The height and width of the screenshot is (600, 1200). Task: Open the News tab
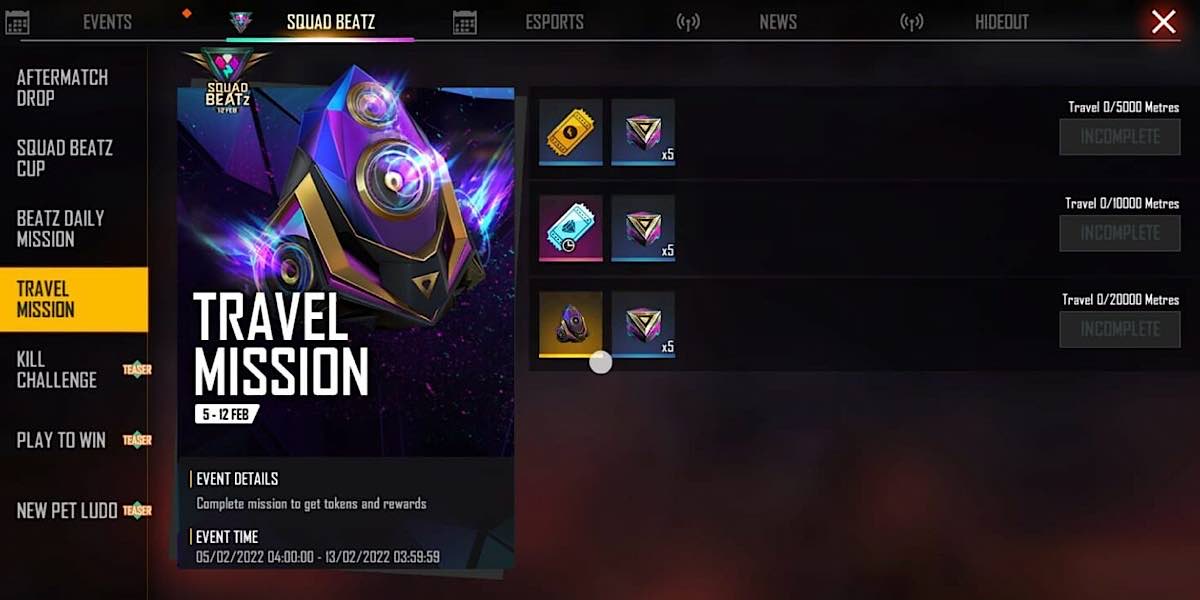click(x=777, y=22)
